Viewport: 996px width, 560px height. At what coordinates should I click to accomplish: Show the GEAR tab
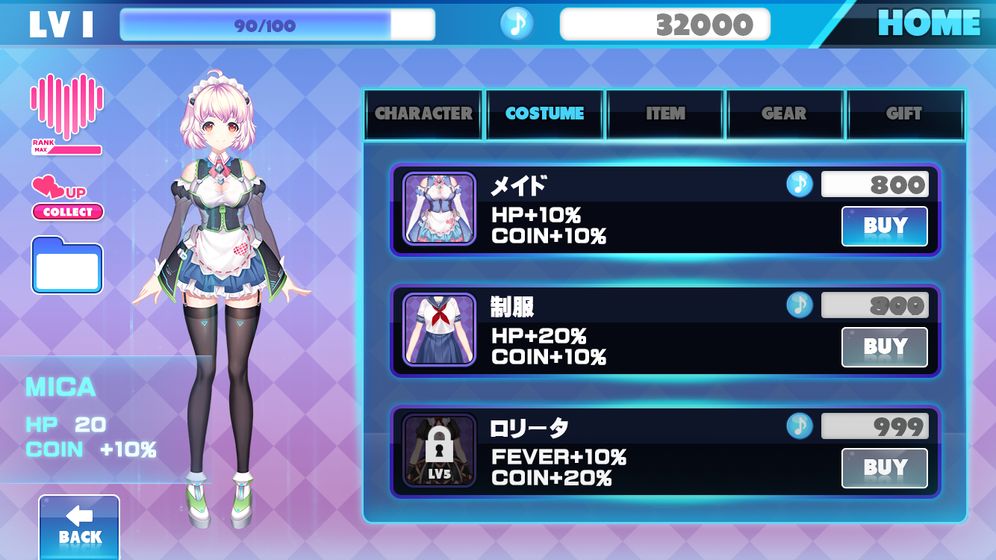point(784,114)
